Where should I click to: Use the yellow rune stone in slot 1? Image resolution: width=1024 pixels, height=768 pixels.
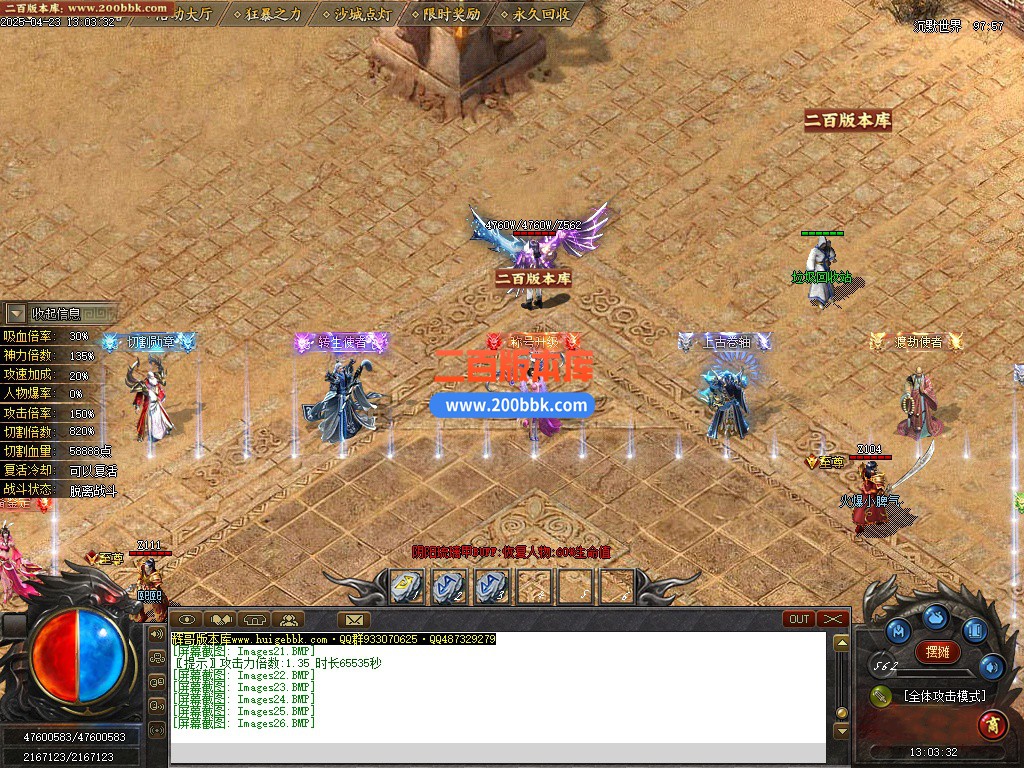[x=406, y=586]
